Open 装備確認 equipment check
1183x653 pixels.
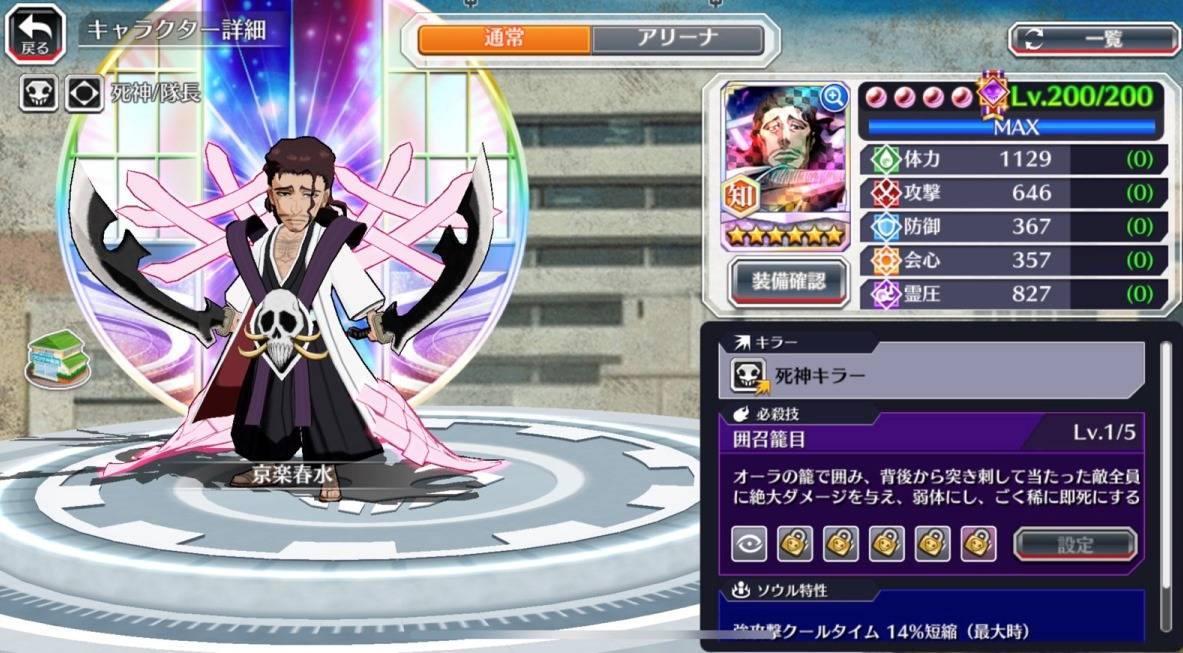tap(788, 281)
